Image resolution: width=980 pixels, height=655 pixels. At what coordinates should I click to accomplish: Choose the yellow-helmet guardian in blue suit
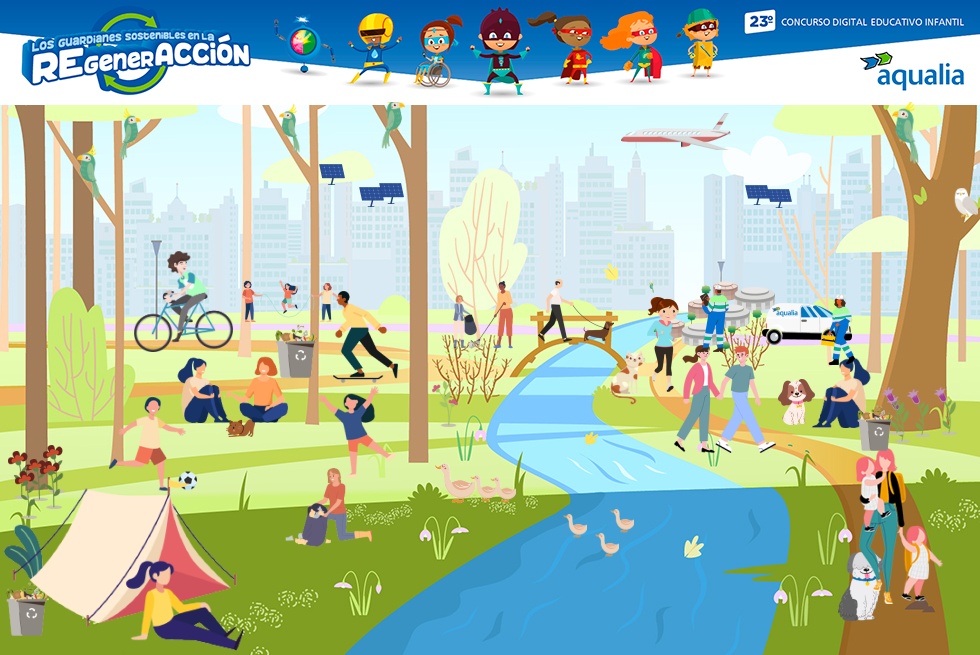[x=374, y=48]
